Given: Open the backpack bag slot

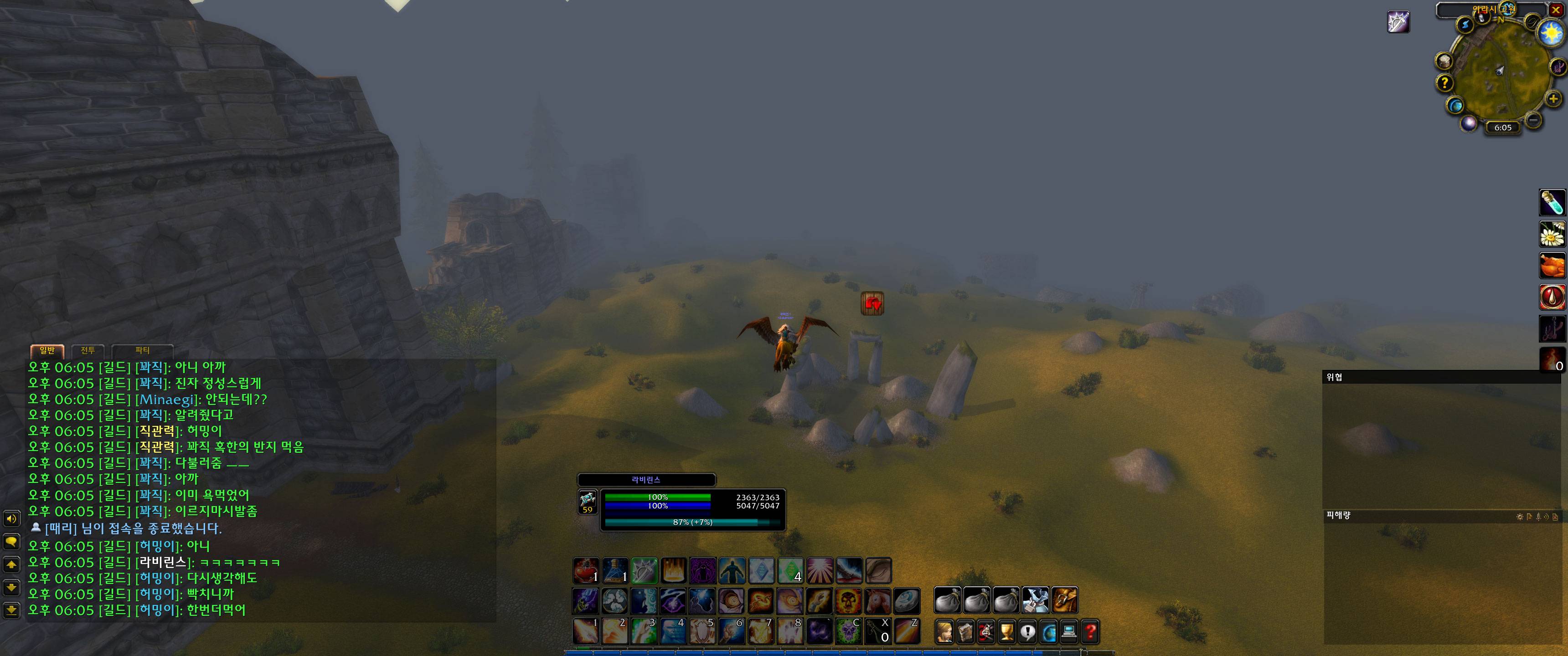Looking at the screenshot, I should (1065, 600).
